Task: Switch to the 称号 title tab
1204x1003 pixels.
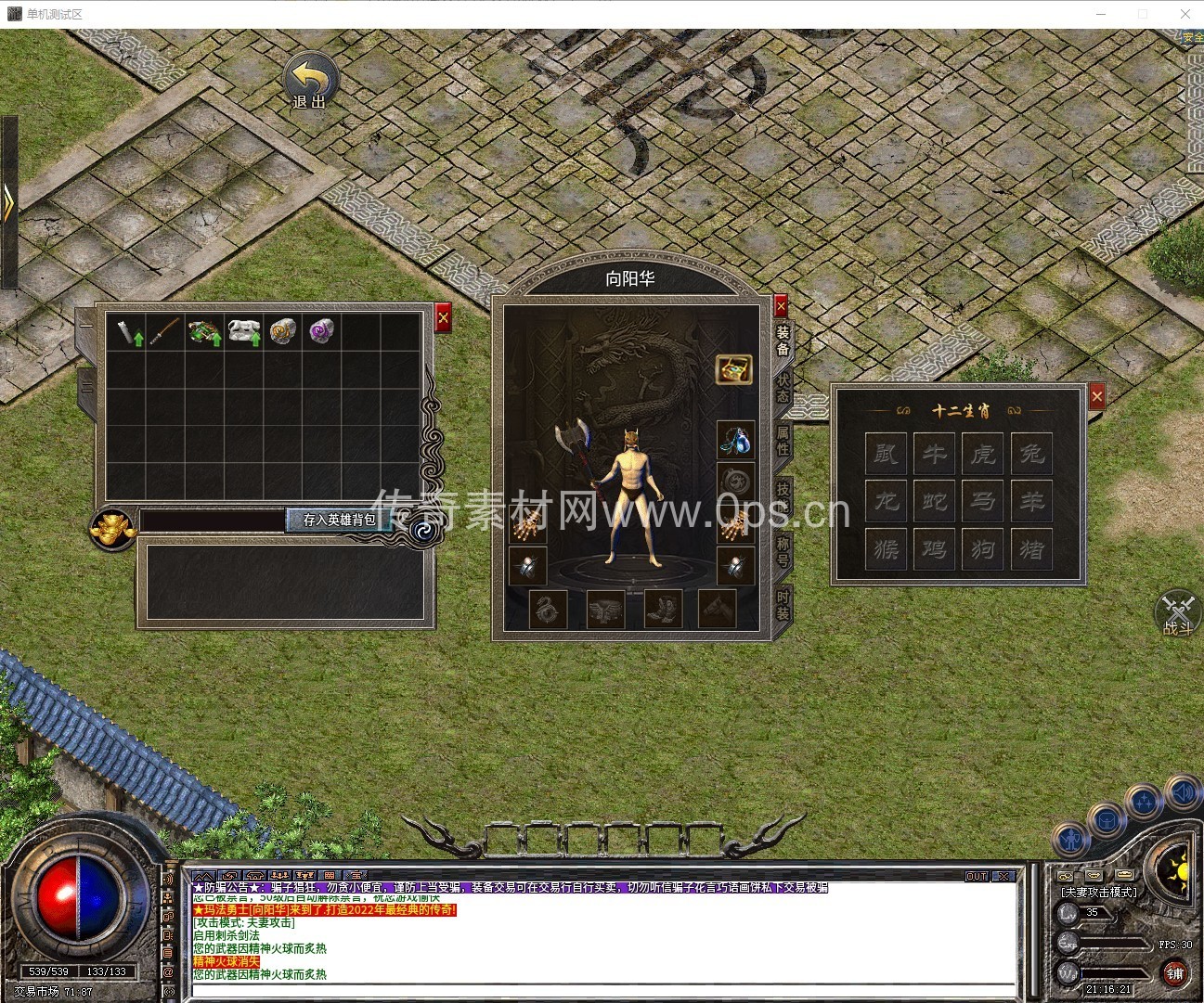Action: 783,550
